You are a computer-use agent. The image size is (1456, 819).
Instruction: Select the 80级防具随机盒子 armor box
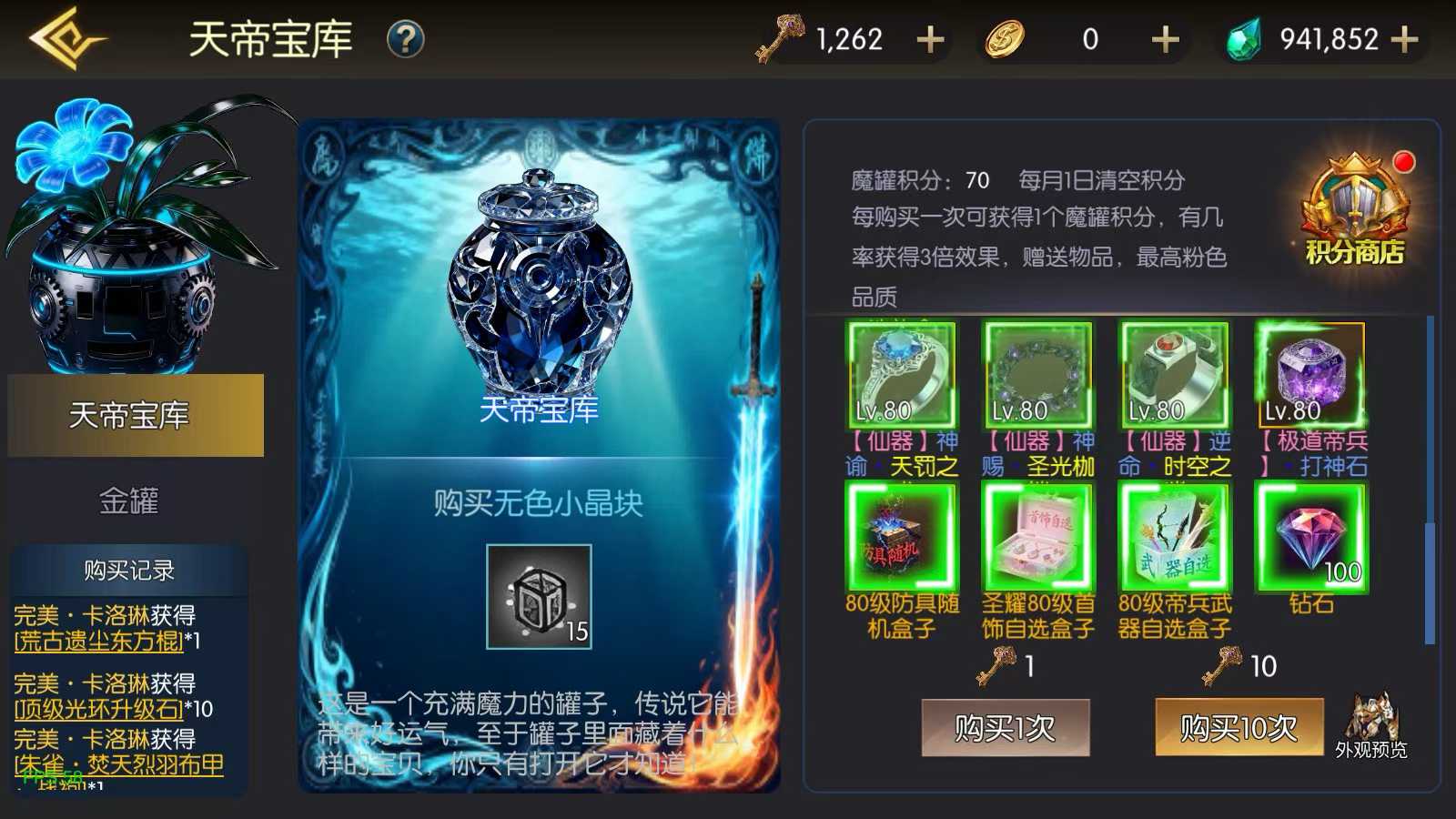click(x=900, y=537)
